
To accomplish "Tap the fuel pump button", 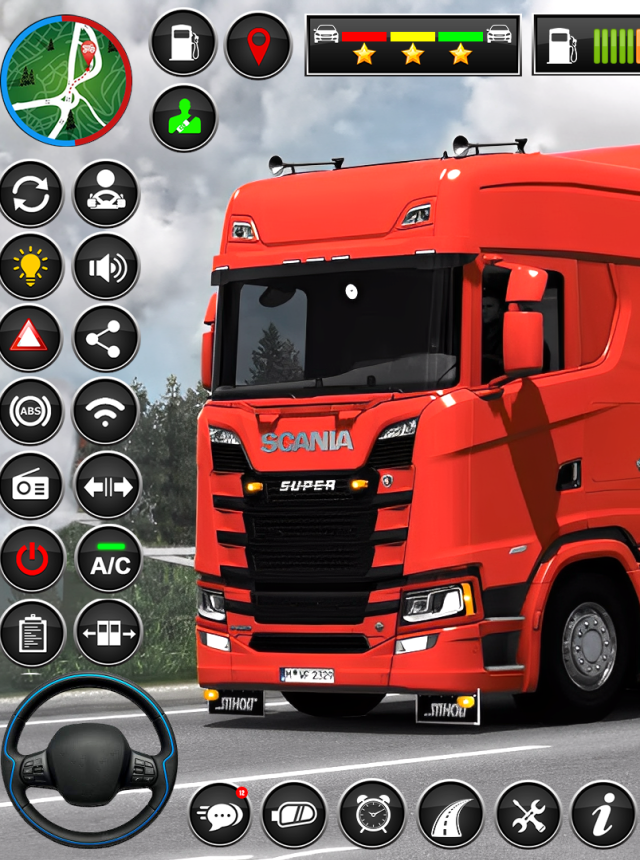I will [183, 44].
